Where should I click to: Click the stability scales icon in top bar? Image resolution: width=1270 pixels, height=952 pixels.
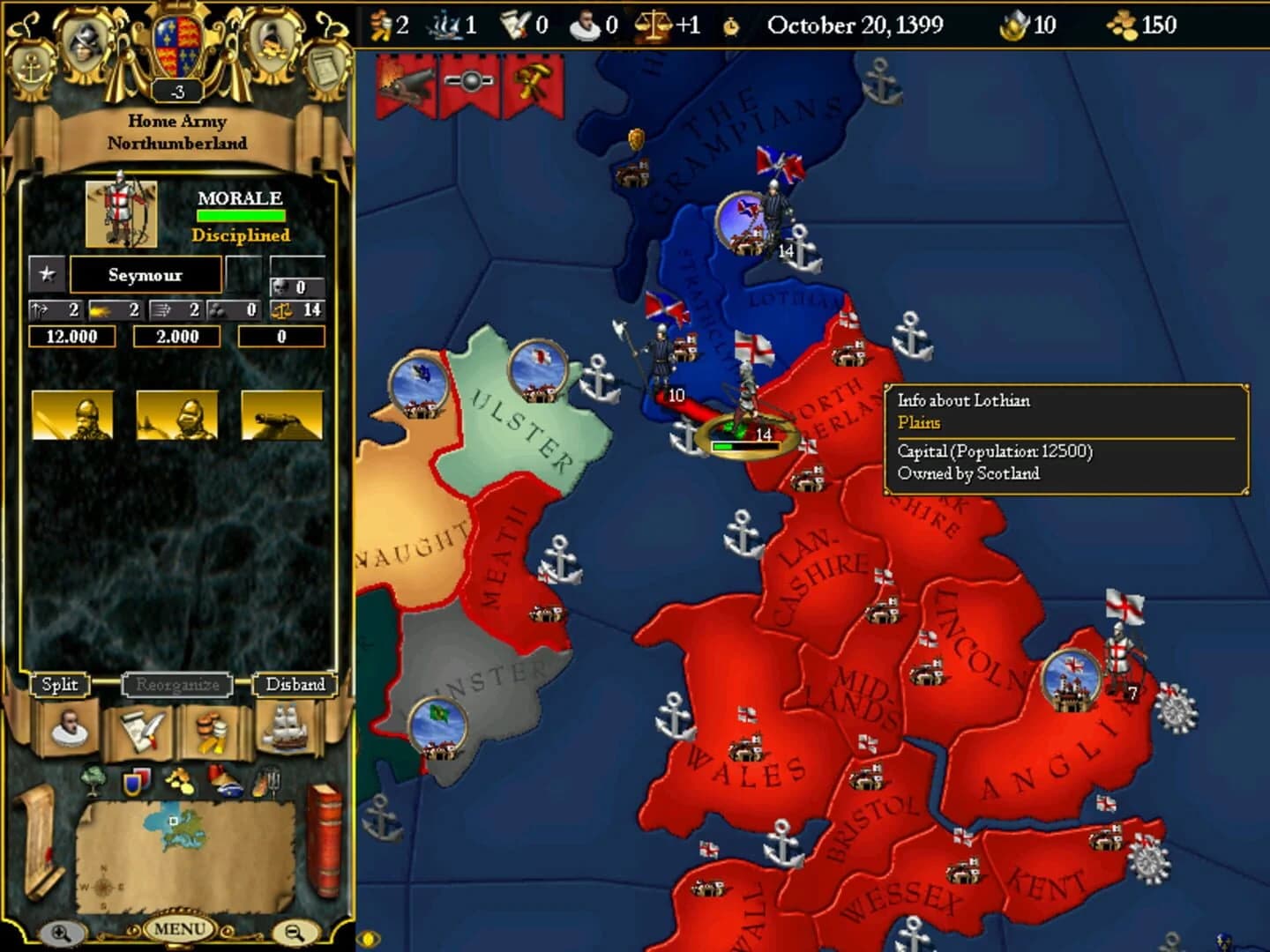pyautogui.click(x=654, y=22)
